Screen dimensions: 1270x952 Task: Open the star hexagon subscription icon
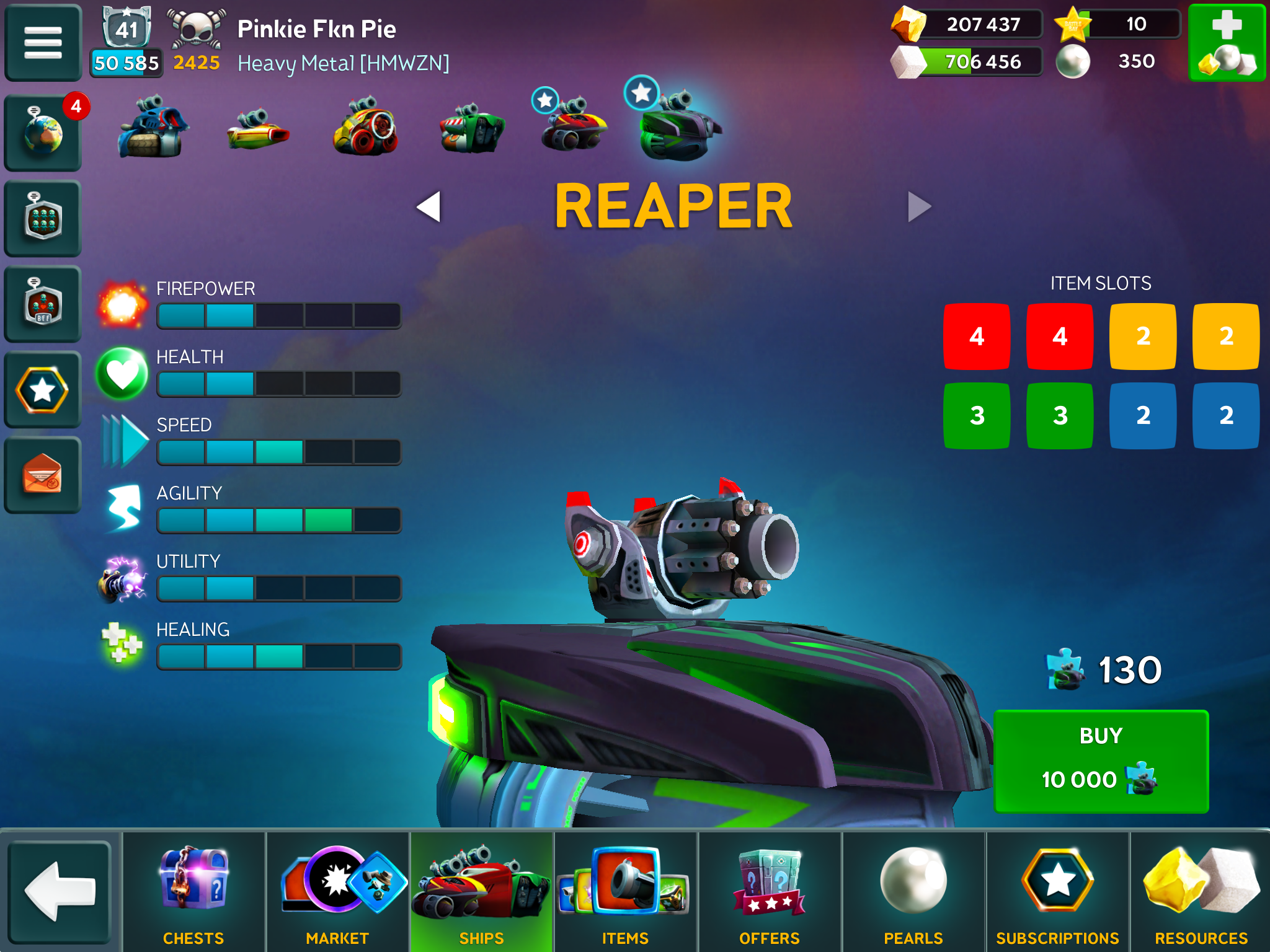43,390
